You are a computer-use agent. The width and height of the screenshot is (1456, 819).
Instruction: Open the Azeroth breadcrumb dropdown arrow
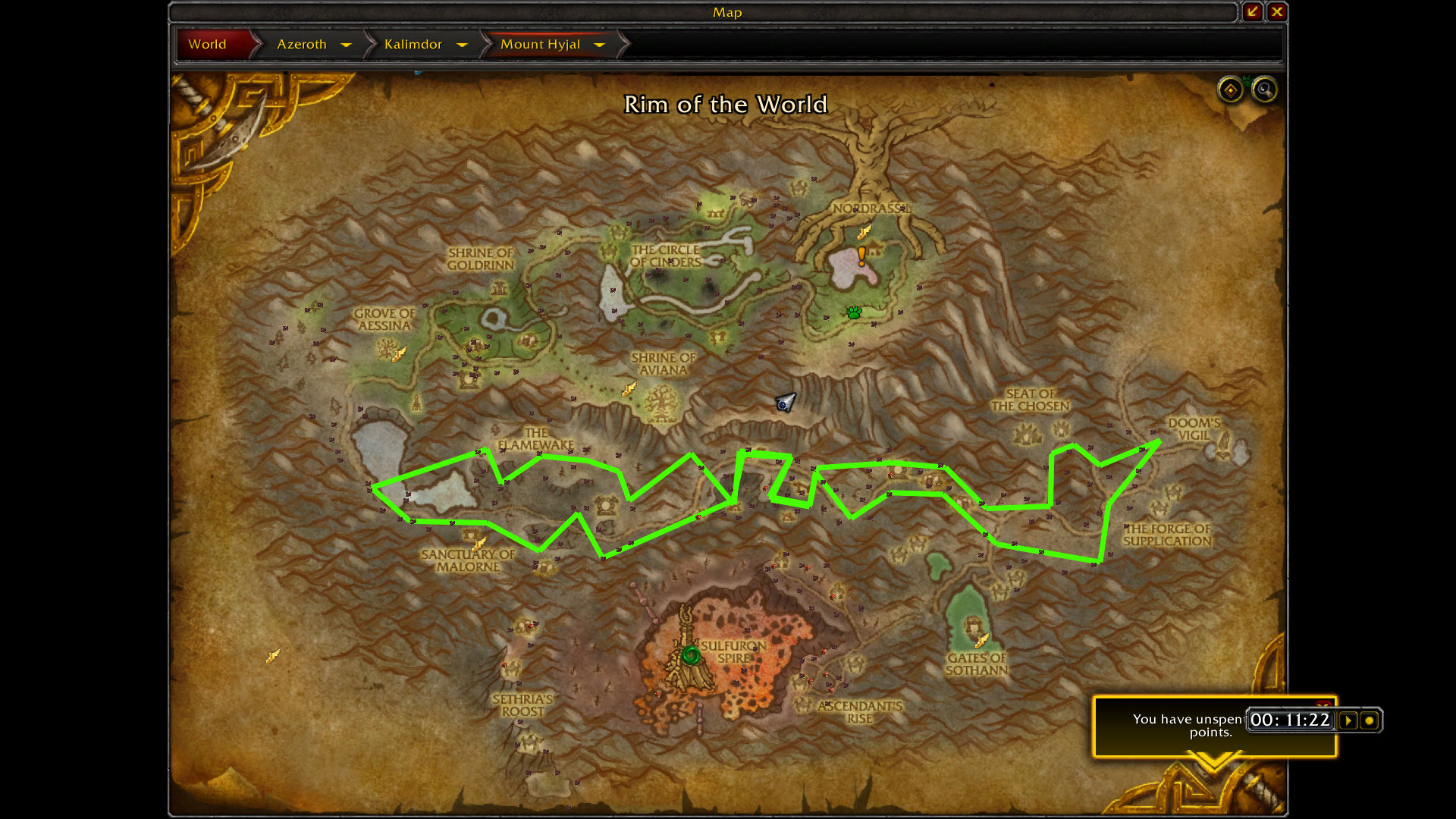click(x=347, y=45)
